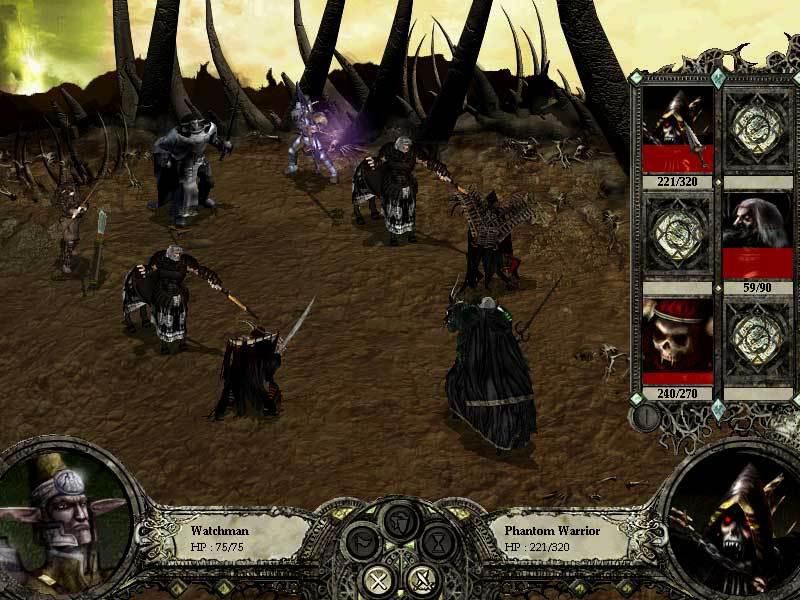Select the Phantom Warrior portrait showing 221/320

678,131
